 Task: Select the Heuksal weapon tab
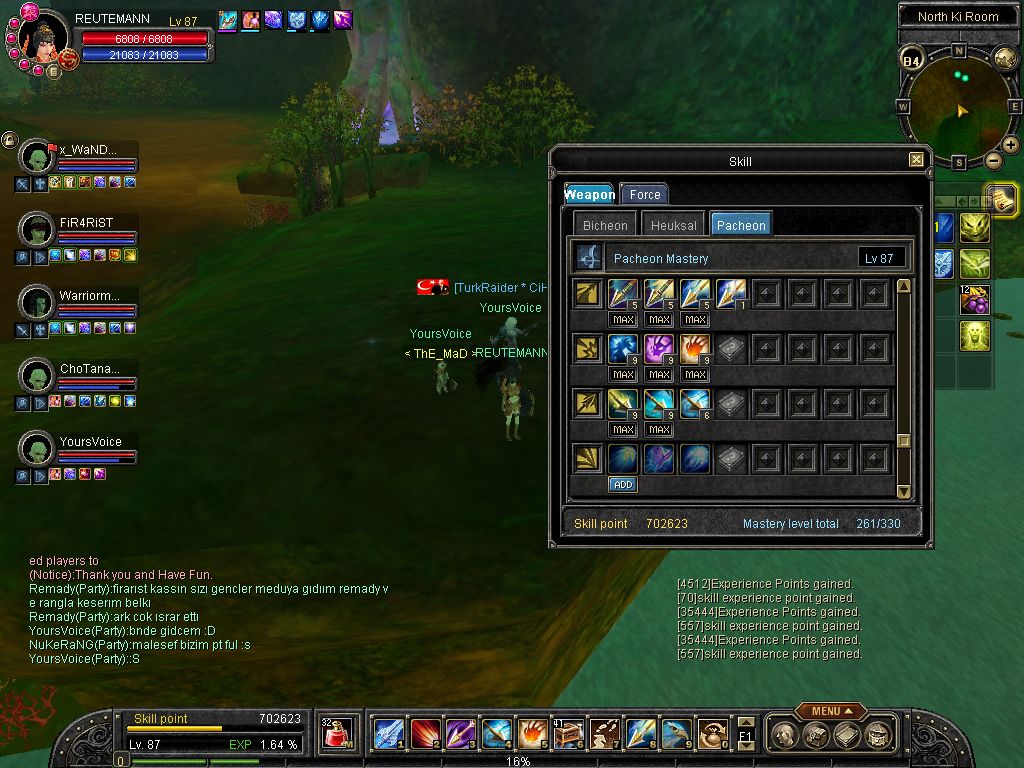click(673, 225)
